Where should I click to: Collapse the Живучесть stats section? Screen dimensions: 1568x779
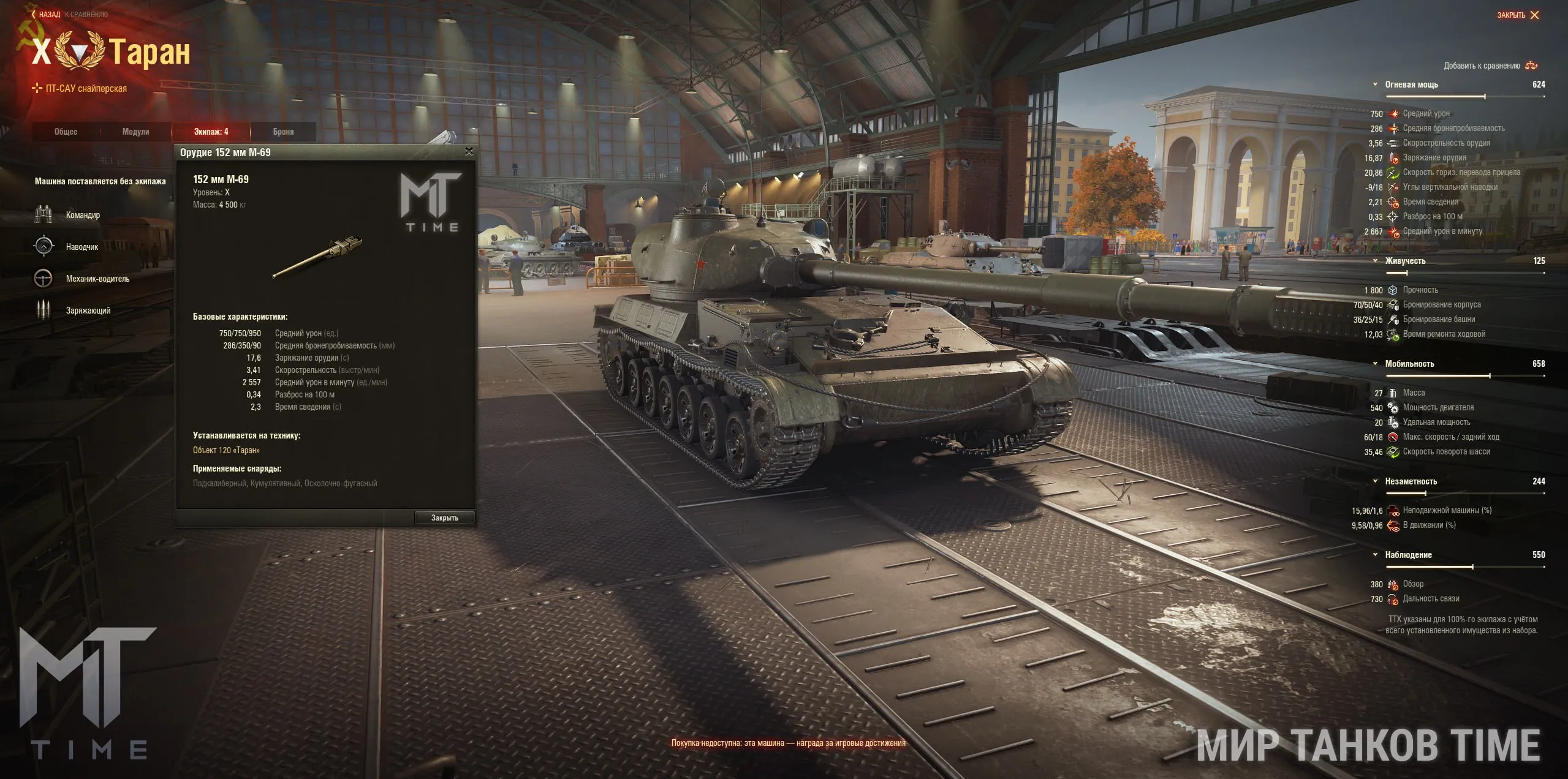1376,261
